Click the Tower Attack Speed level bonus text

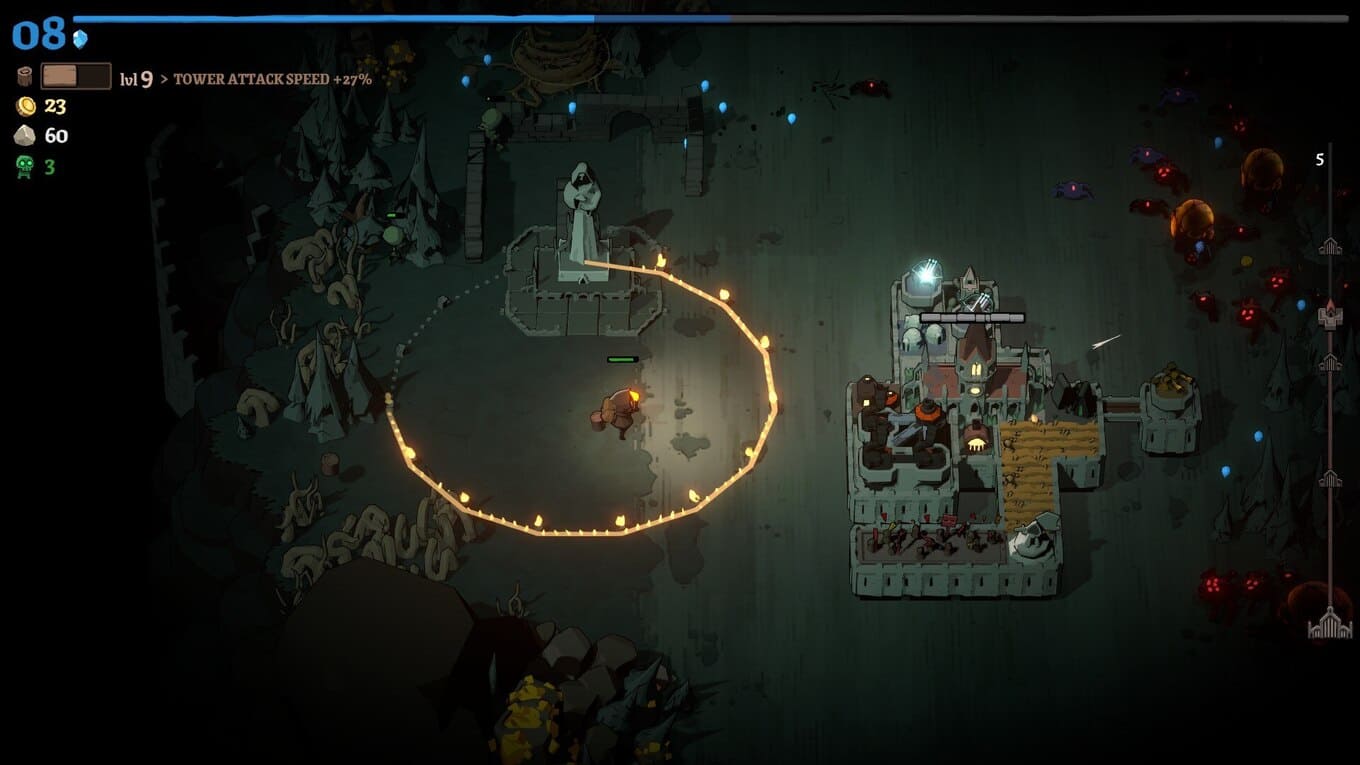click(x=272, y=79)
